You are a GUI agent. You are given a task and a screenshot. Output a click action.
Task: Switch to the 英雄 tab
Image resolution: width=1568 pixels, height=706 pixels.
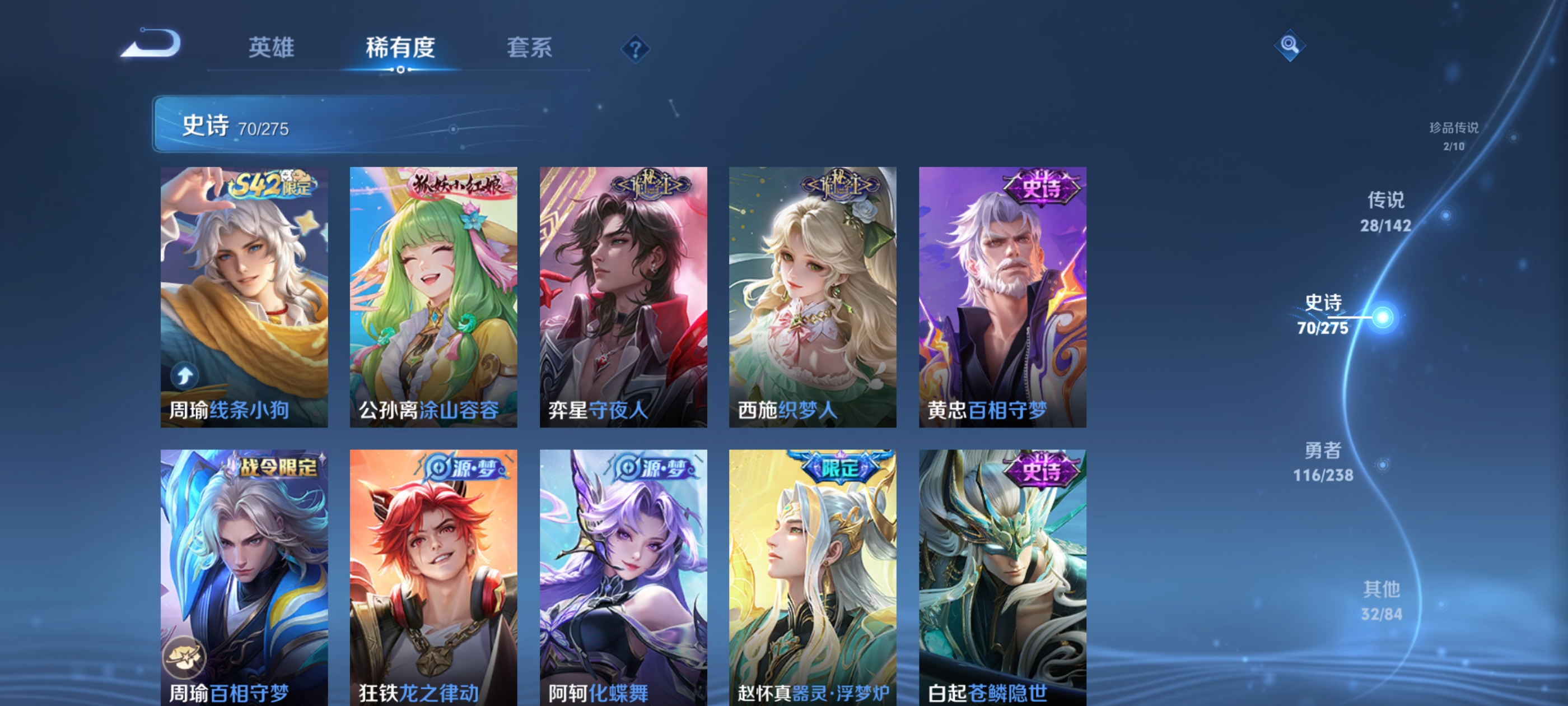(x=272, y=49)
